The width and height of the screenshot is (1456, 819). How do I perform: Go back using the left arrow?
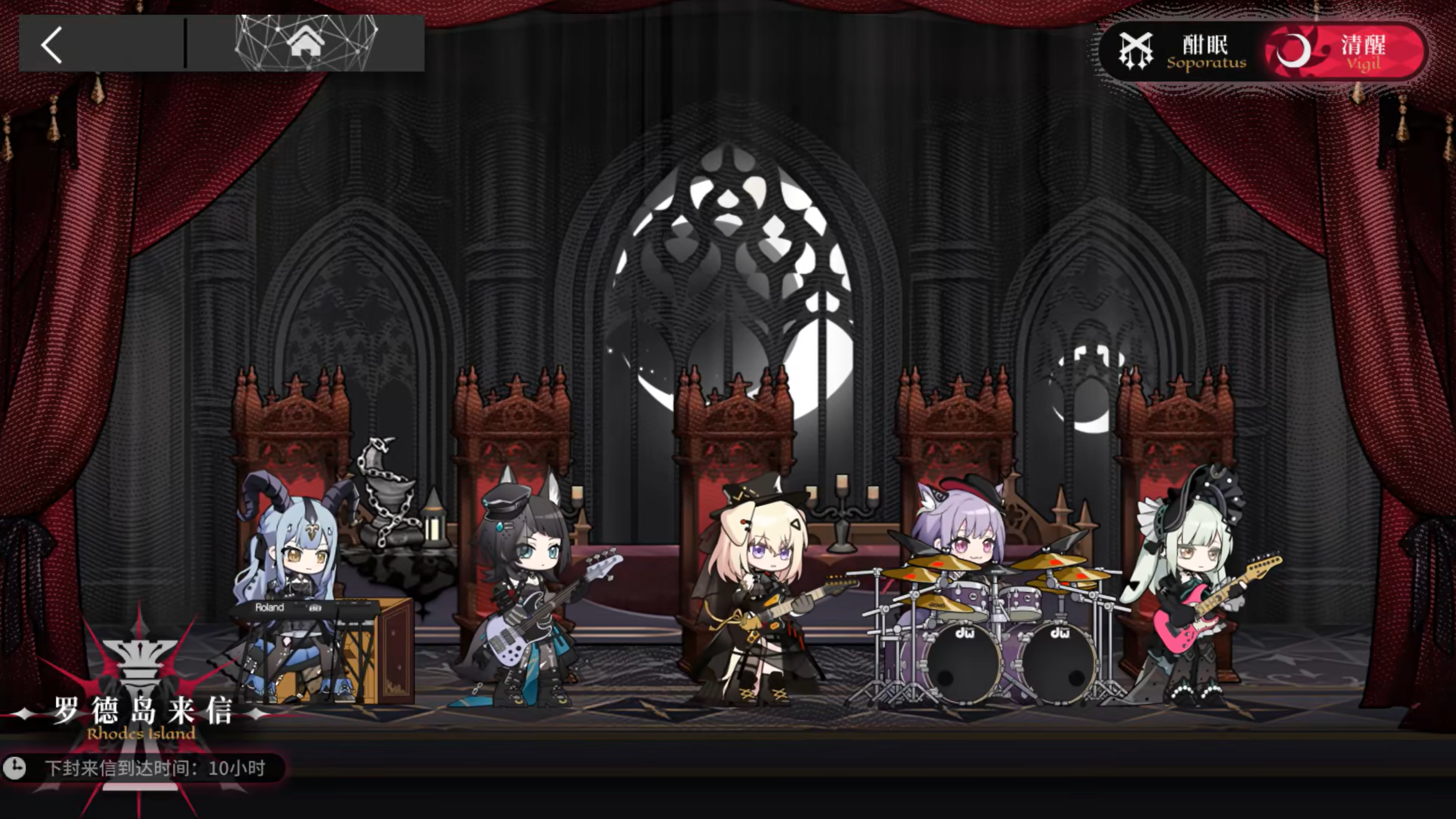pyautogui.click(x=52, y=45)
